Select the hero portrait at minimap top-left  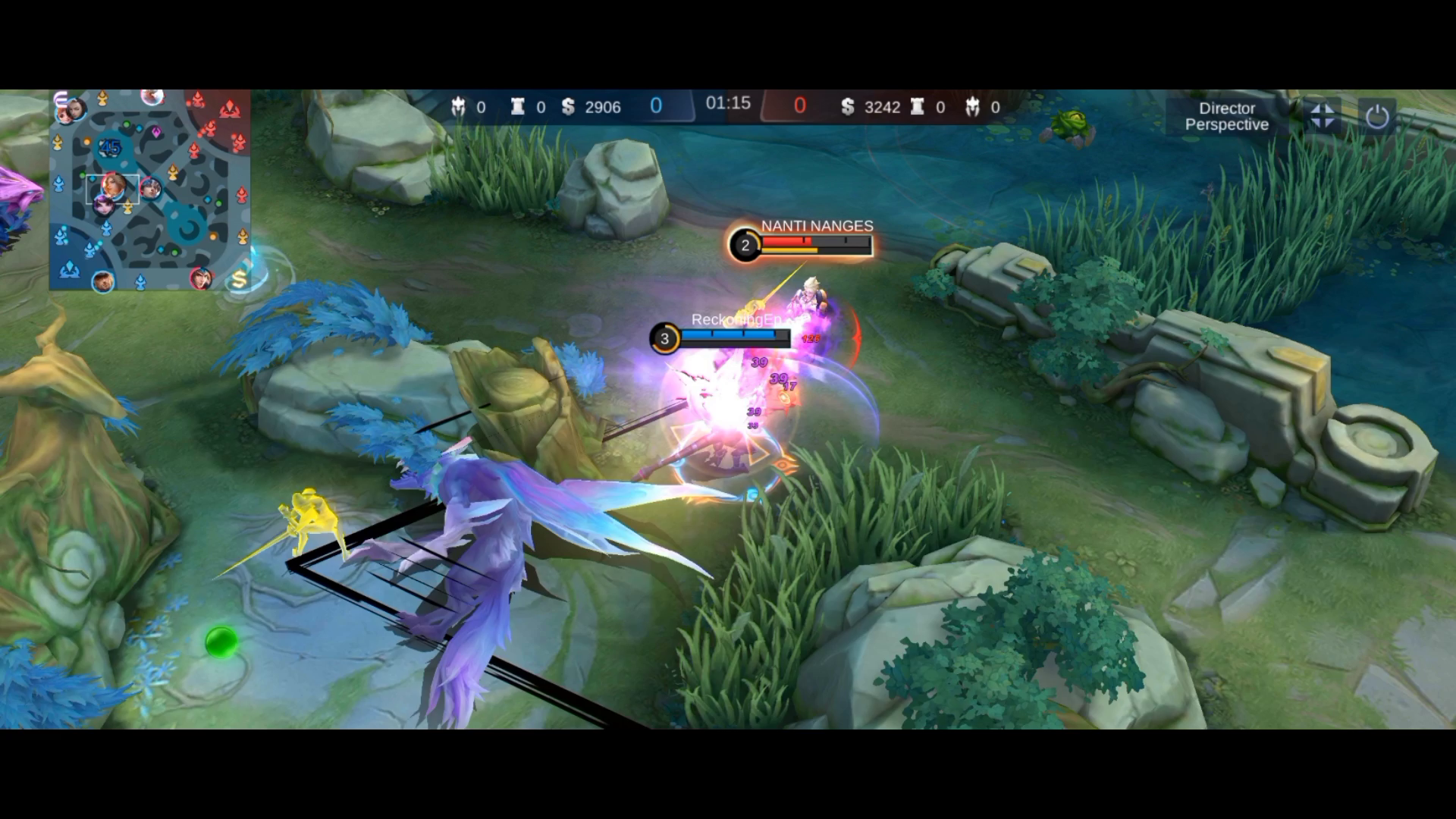[73, 110]
